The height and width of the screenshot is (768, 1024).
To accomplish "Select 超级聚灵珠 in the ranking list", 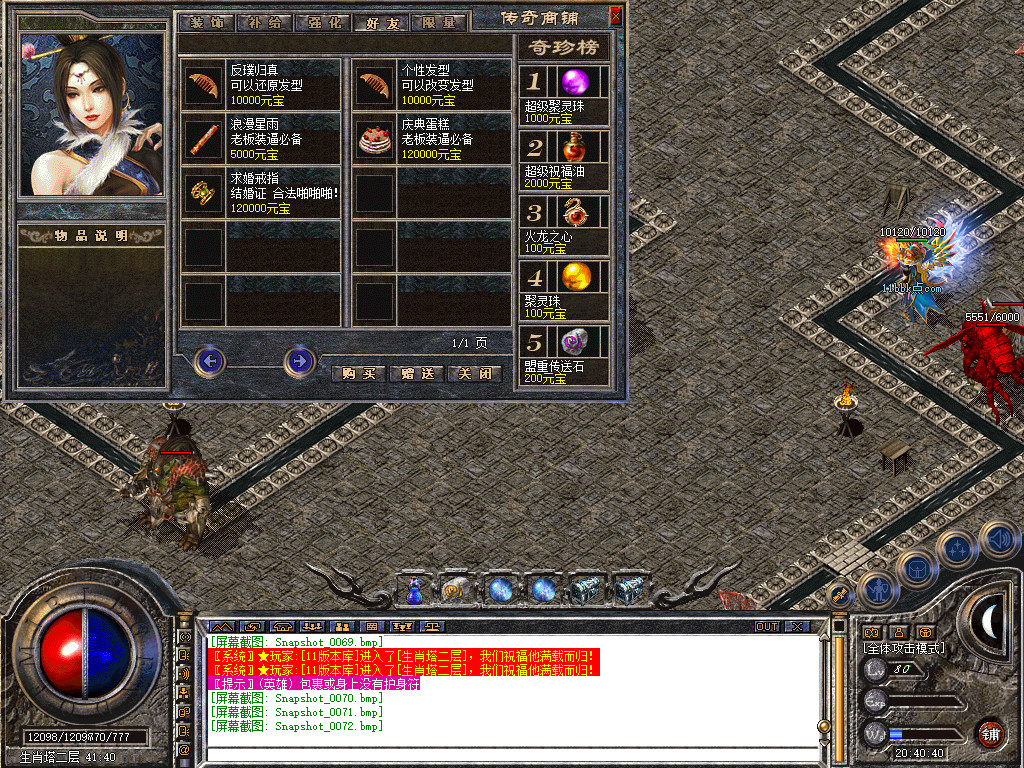I will 573,82.
